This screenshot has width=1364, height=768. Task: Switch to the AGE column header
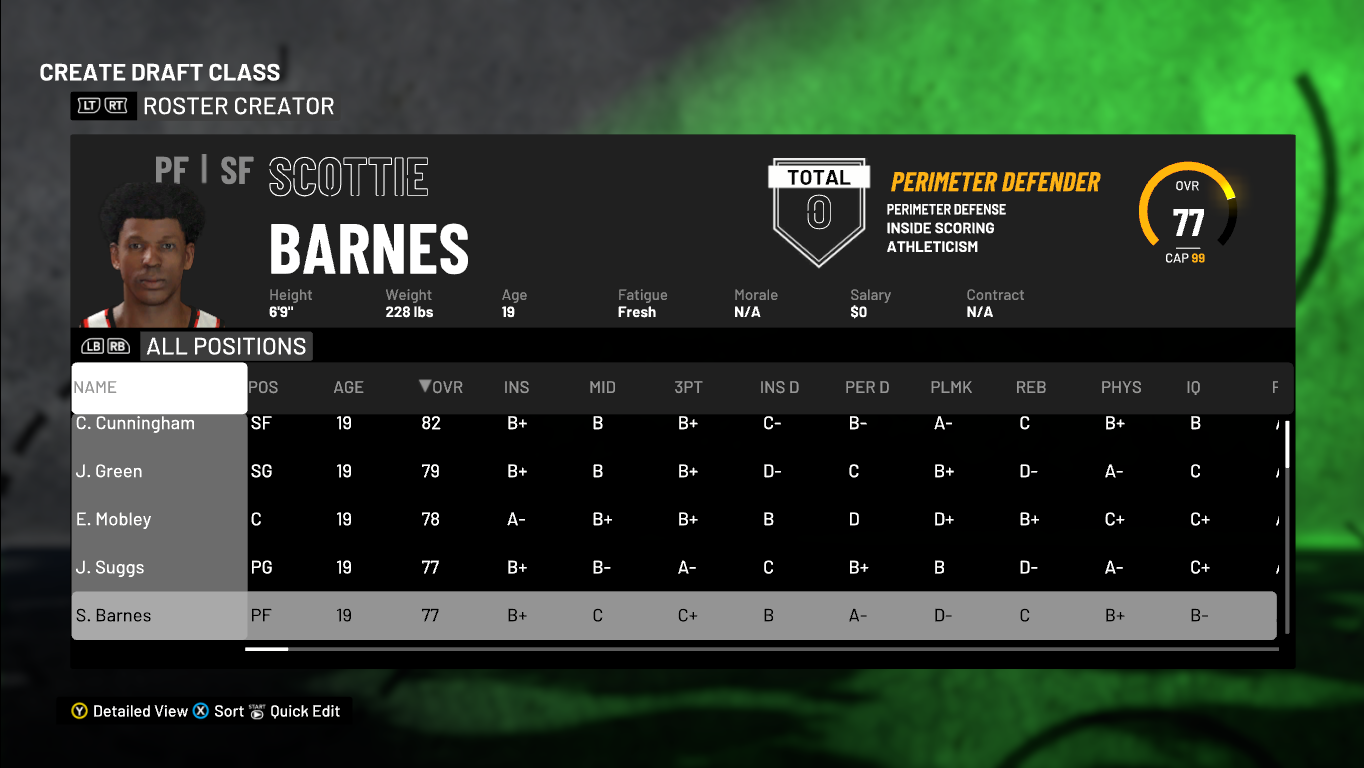[347, 388]
